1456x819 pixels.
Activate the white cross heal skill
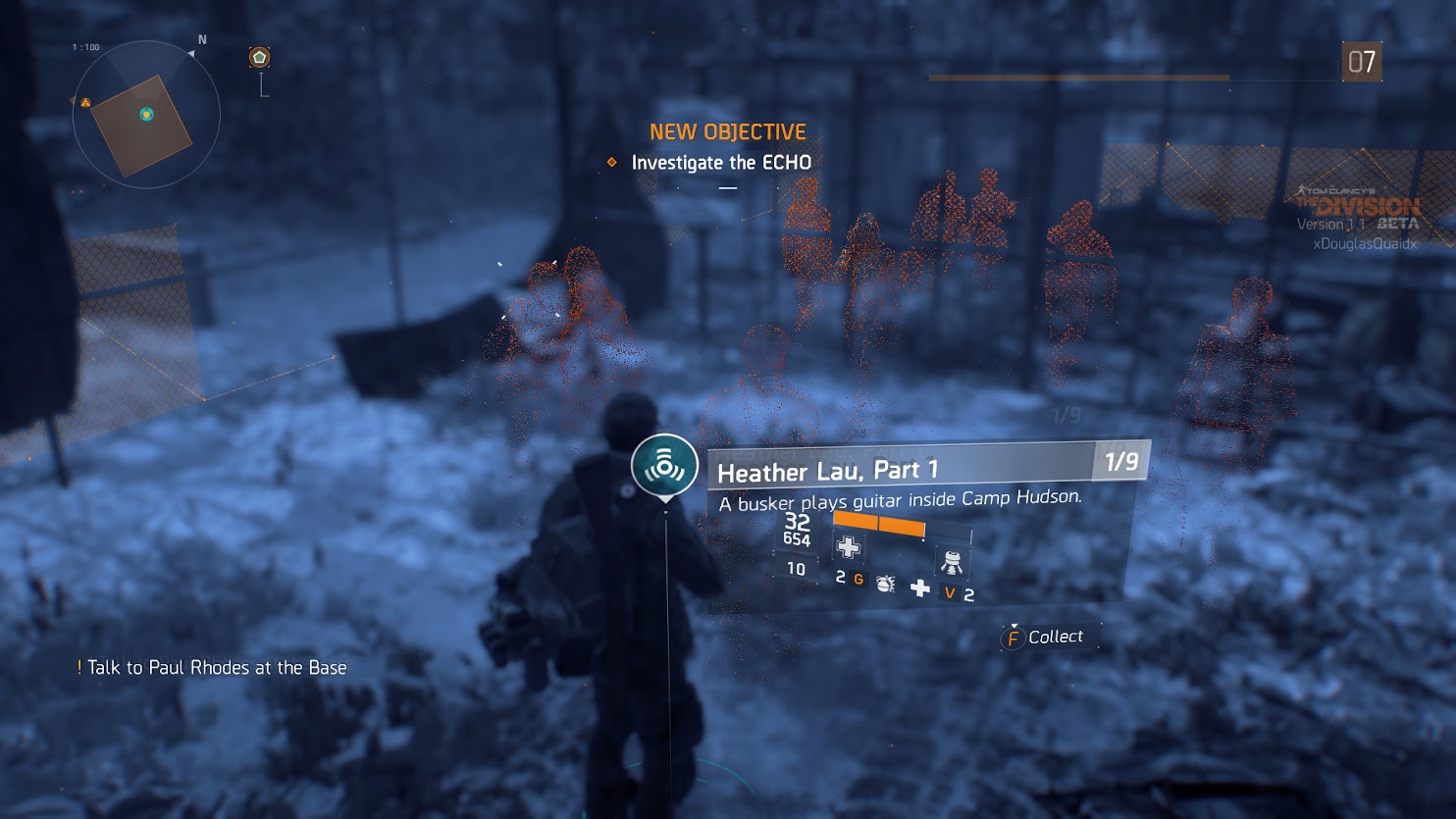919,588
